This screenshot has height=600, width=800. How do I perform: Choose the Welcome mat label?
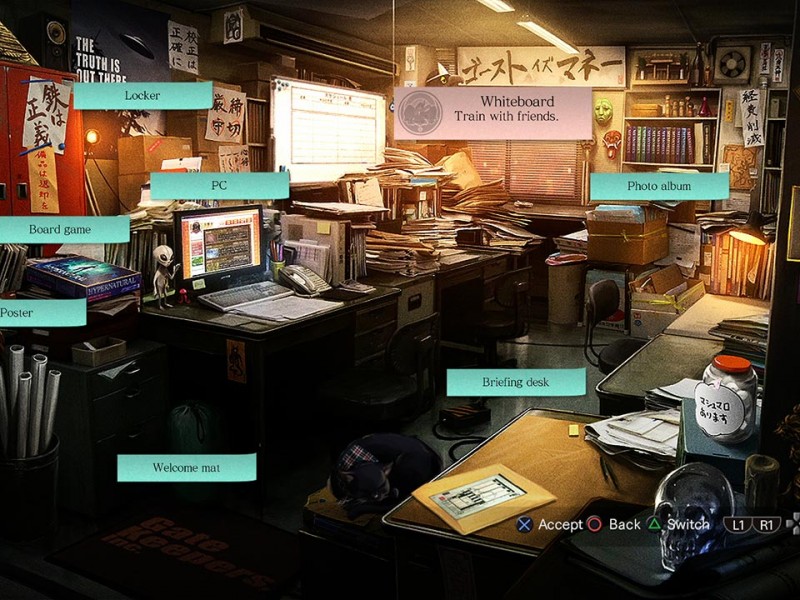tap(186, 468)
